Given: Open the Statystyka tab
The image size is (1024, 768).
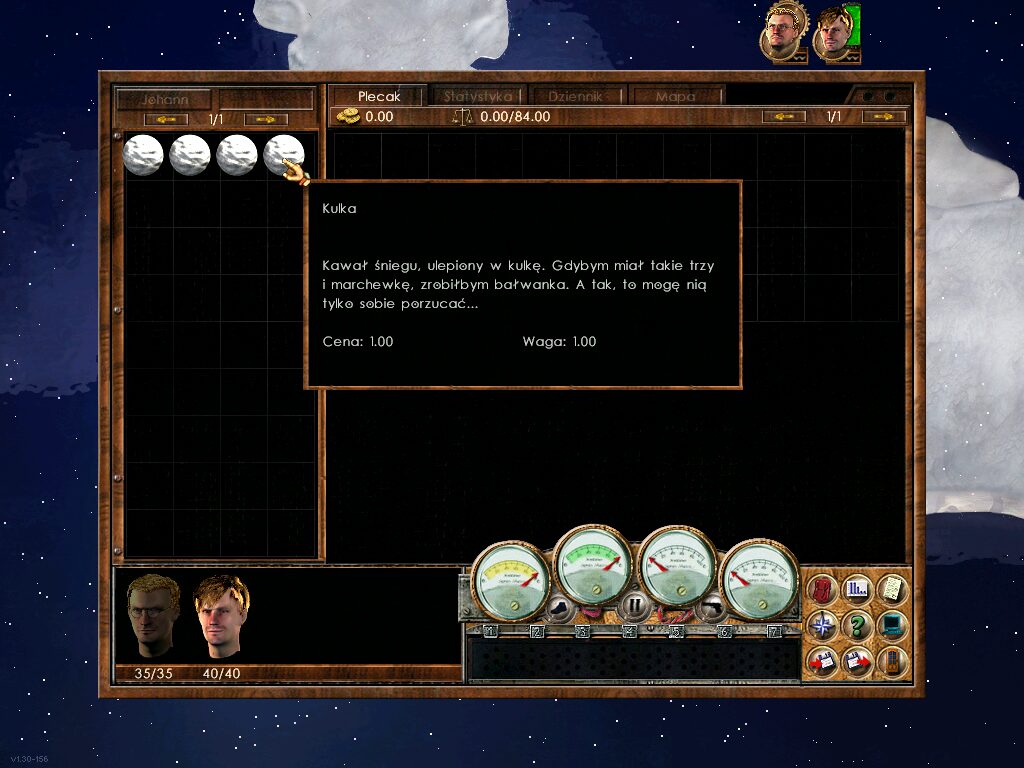Looking at the screenshot, I should pos(478,96).
